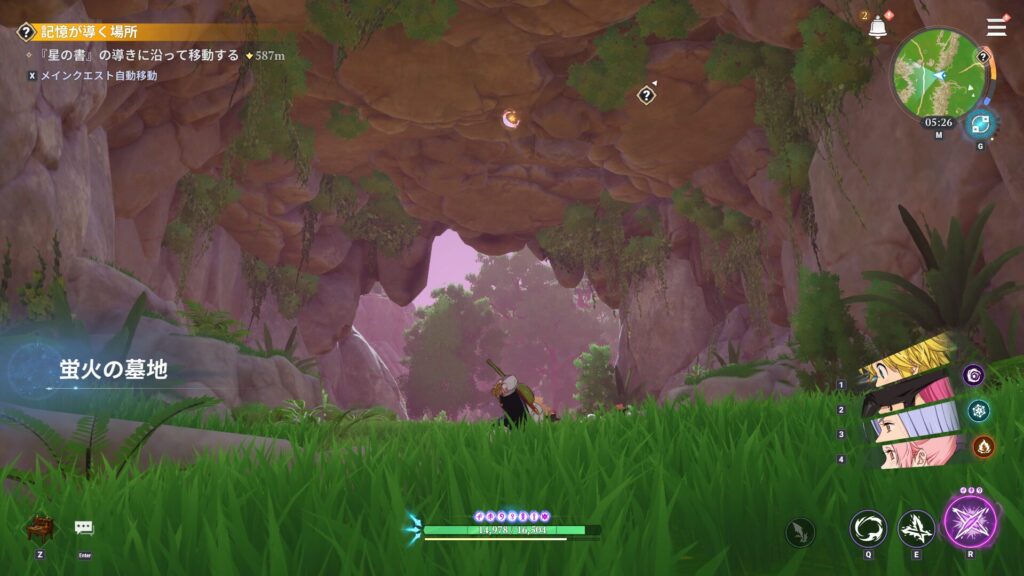Open the hamburger main menu

[x=996, y=27]
